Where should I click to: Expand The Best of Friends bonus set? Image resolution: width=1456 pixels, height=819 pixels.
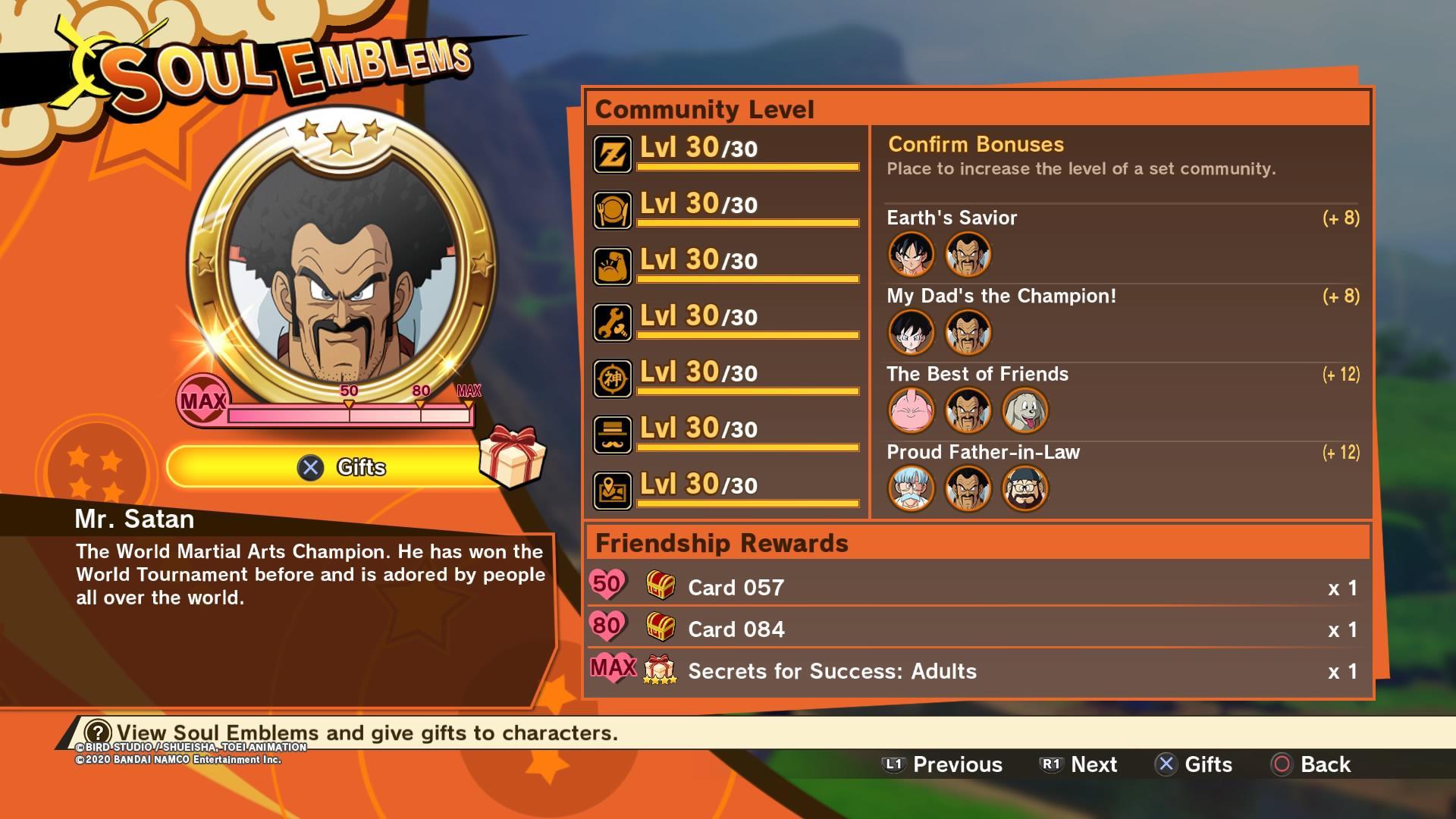[978, 374]
